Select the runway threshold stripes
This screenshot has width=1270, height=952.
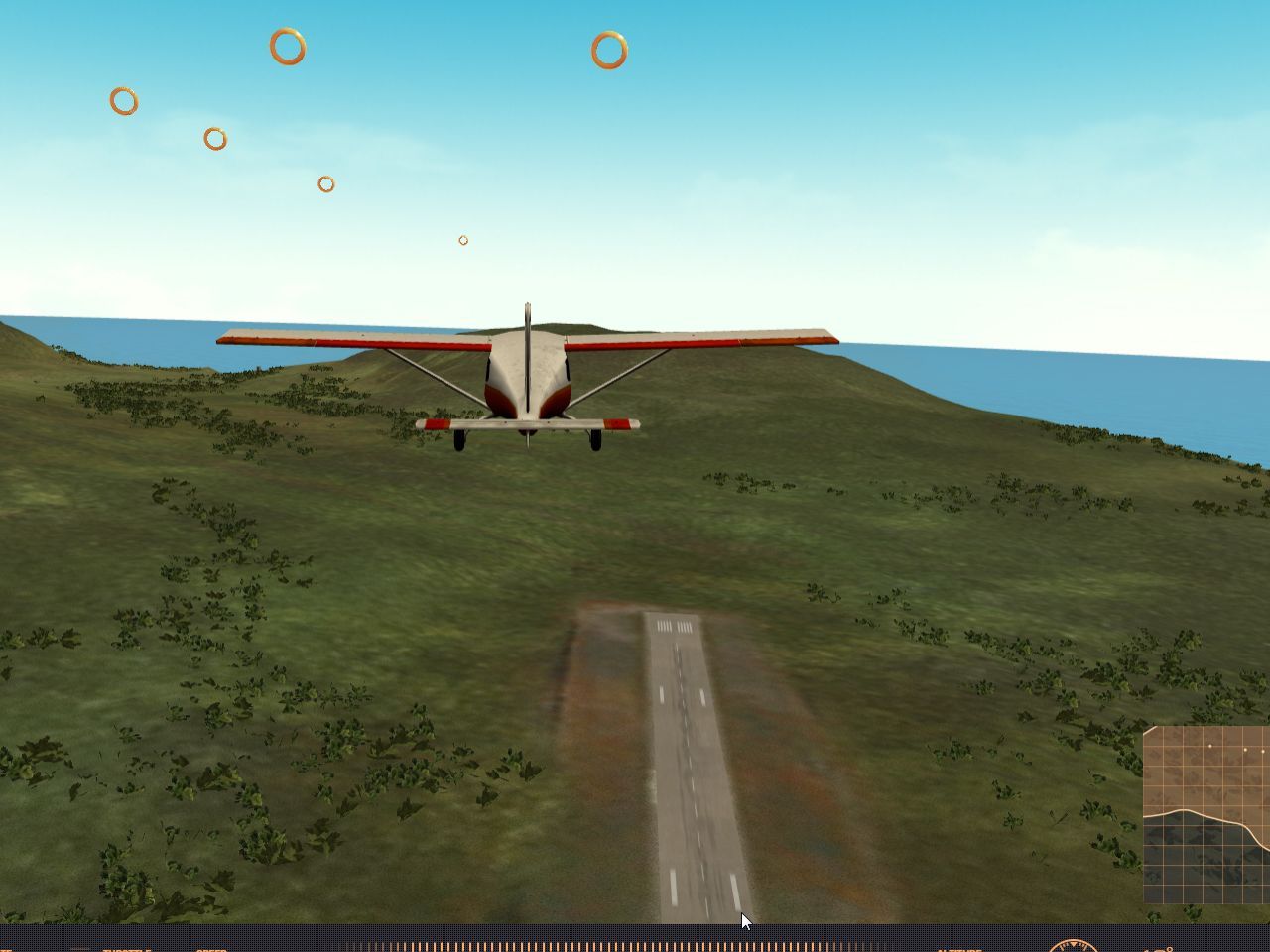[673, 627]
